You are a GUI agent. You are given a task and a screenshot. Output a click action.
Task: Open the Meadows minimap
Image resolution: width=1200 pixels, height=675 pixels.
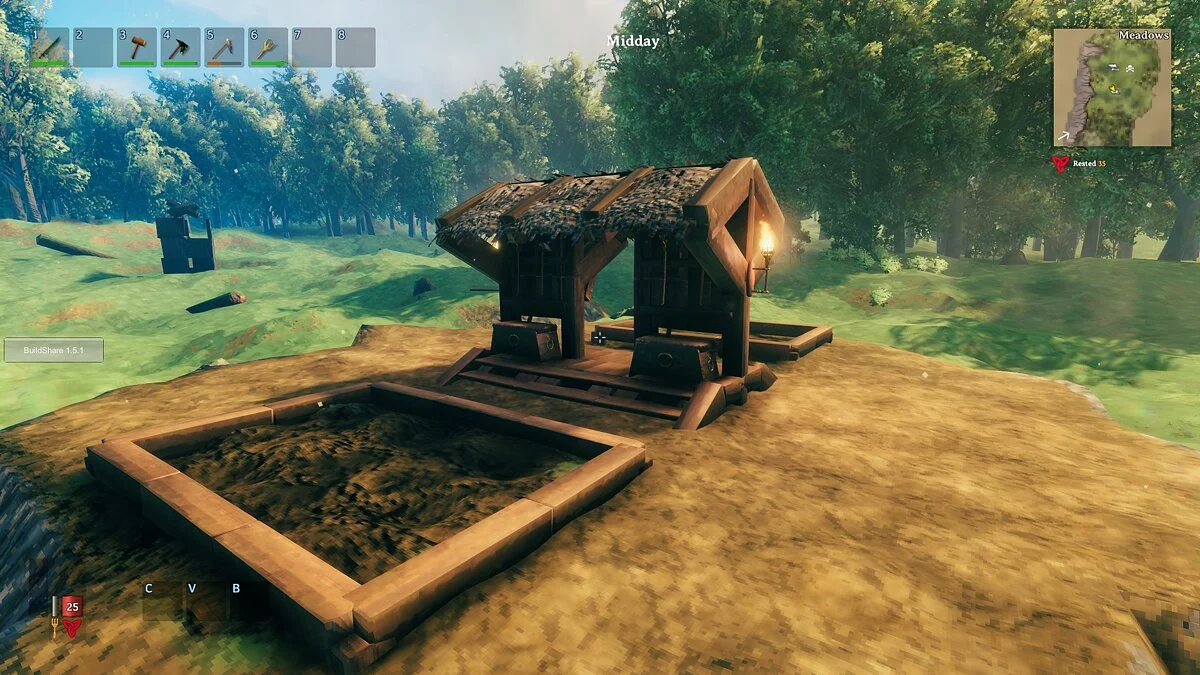[x=1112, y=88]
